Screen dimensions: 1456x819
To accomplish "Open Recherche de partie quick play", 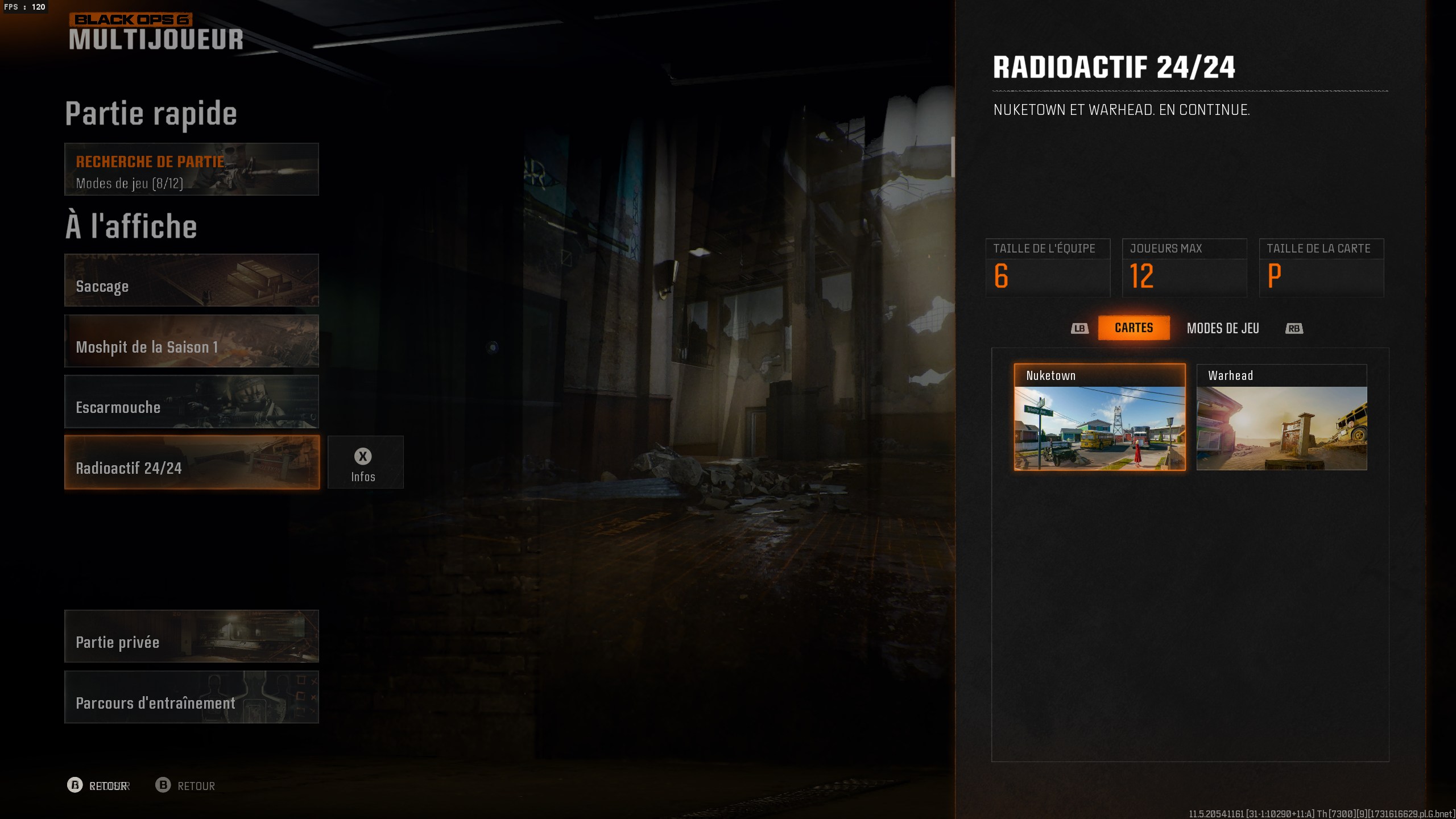I will [x=191, y=169].
